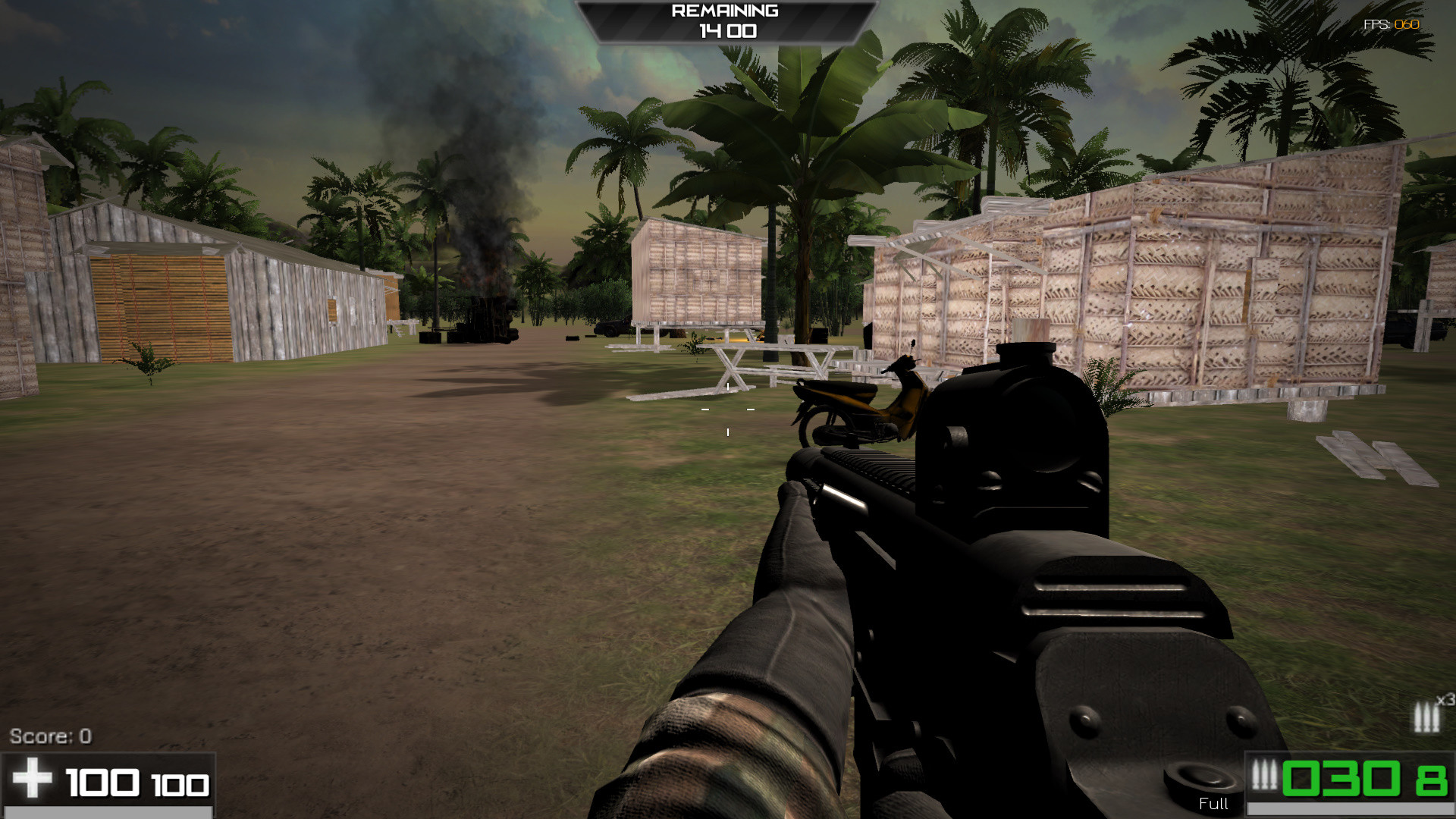This screenshot has width=1456, height=819.
Task: Select the bullet icon beside the ammo counter
Action: point(1265,776)
